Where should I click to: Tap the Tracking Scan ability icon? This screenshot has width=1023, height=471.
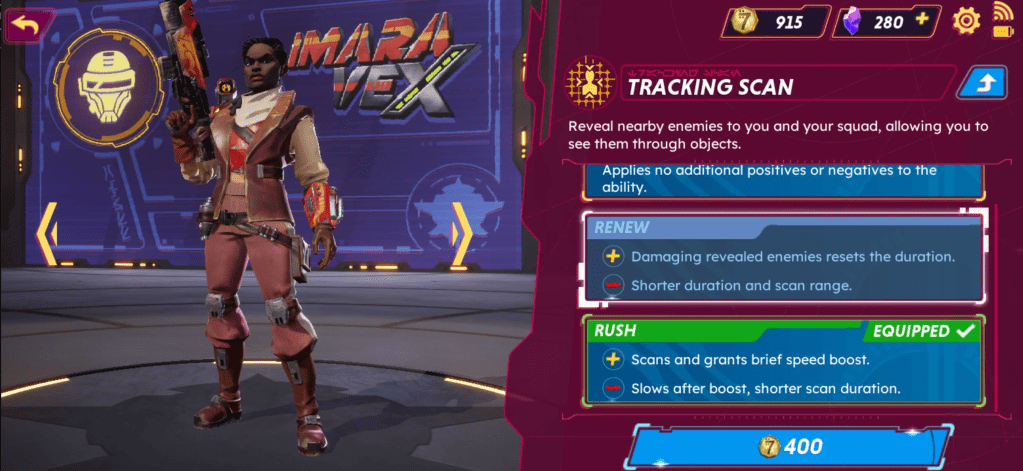coord(589,84)
